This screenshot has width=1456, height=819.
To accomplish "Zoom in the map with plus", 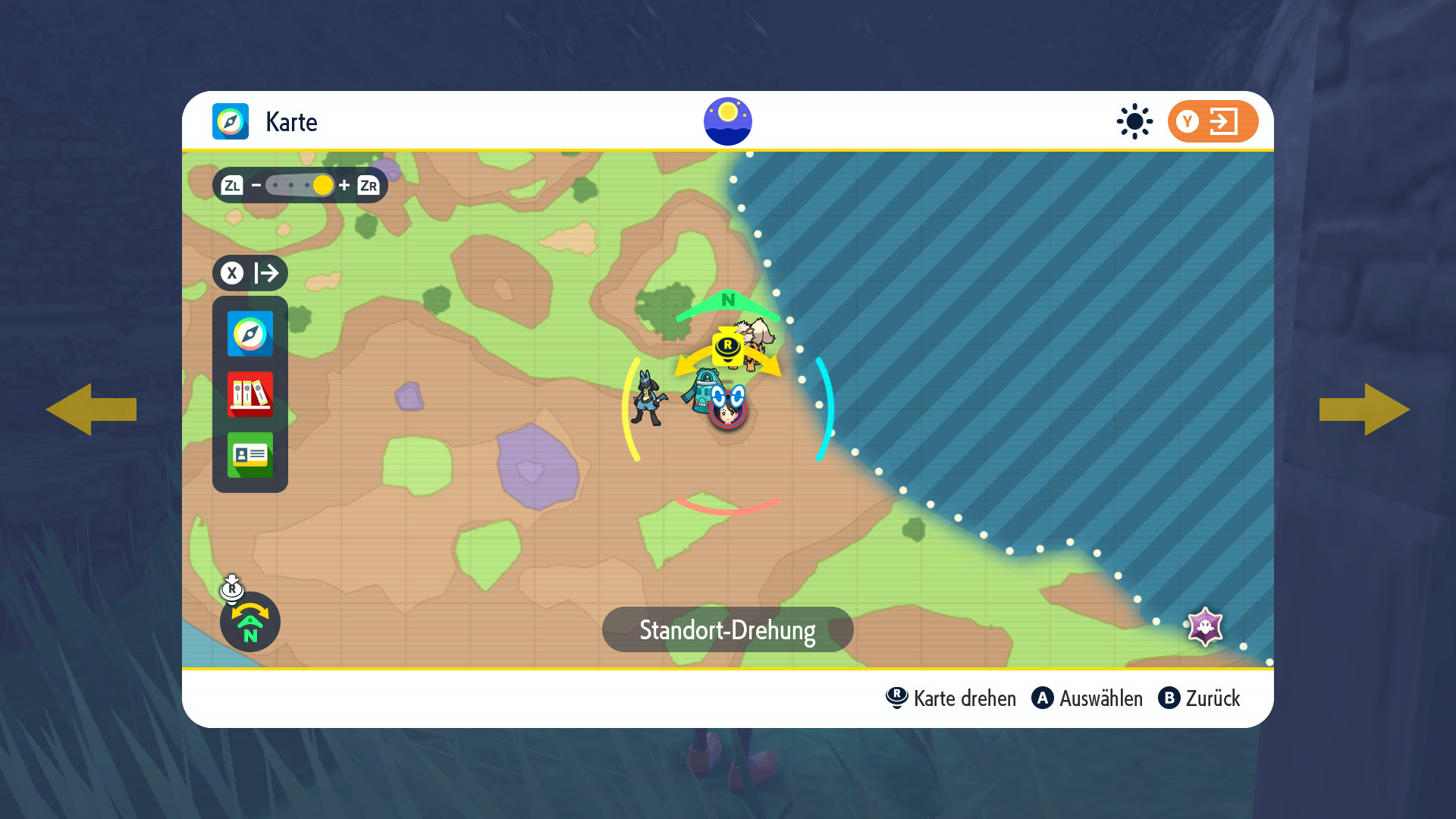I will [x=344, y=185].
